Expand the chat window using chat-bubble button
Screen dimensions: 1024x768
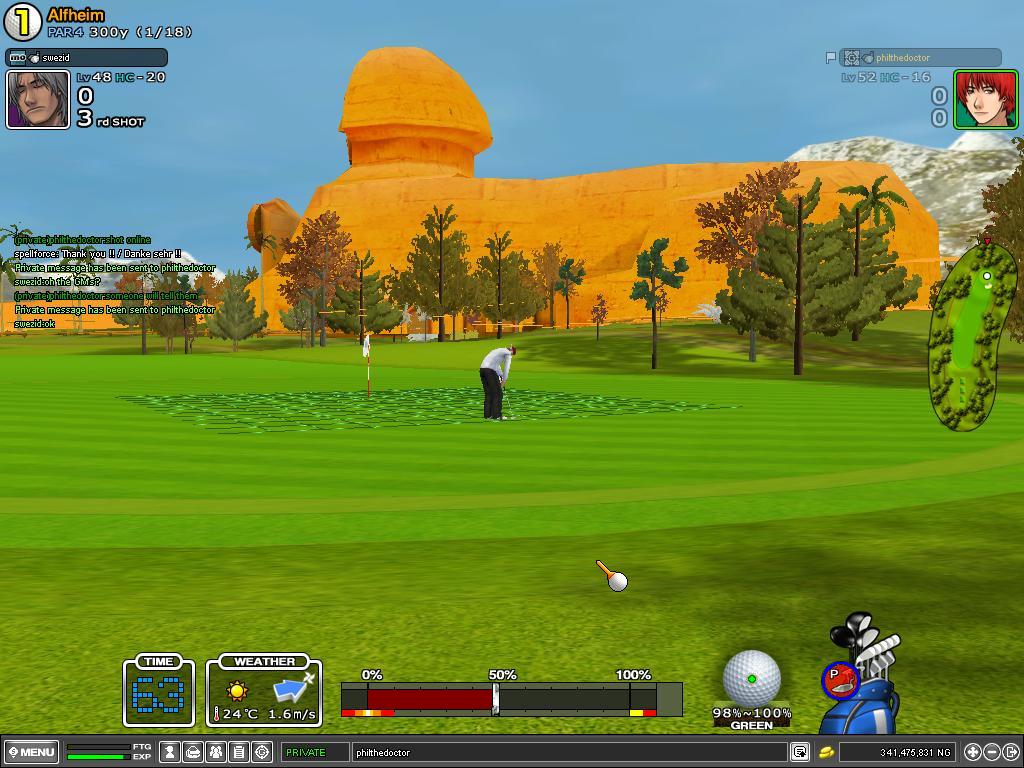800,752
